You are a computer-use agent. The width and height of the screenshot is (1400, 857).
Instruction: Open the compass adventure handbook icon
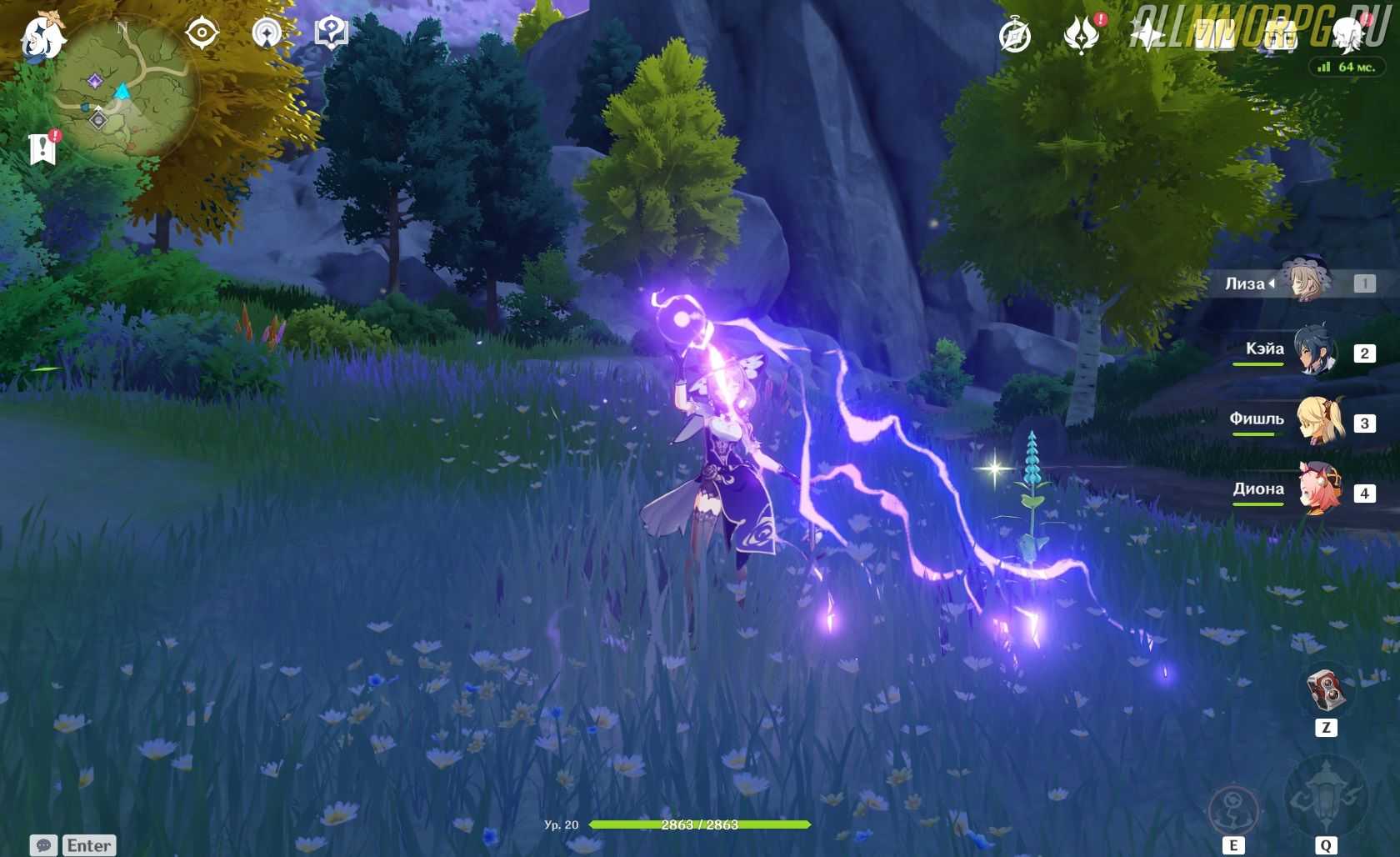point(1015,36)
